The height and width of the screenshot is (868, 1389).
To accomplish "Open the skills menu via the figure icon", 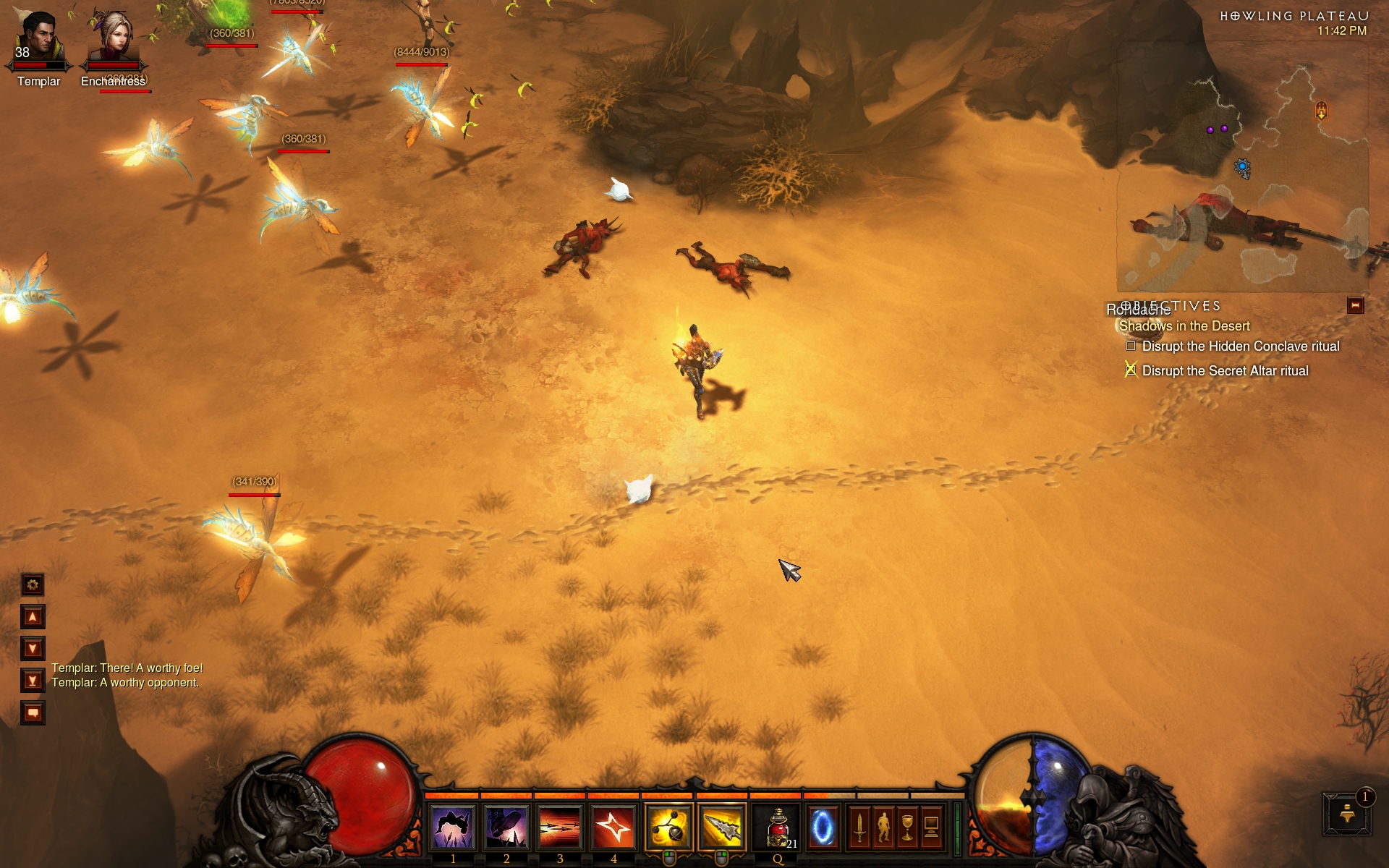I will pos(883,827).
